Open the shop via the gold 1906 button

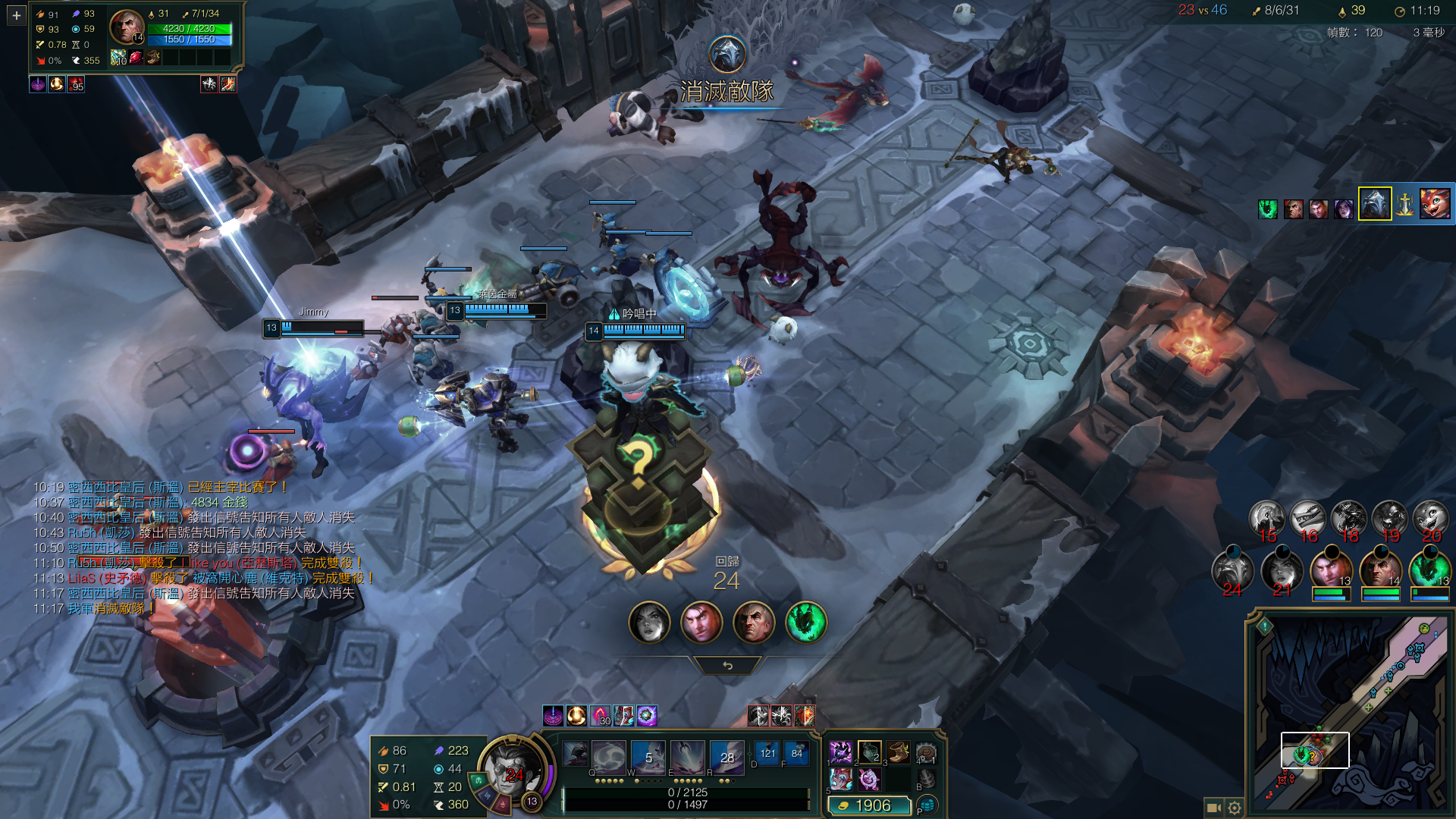coord(869,805)
